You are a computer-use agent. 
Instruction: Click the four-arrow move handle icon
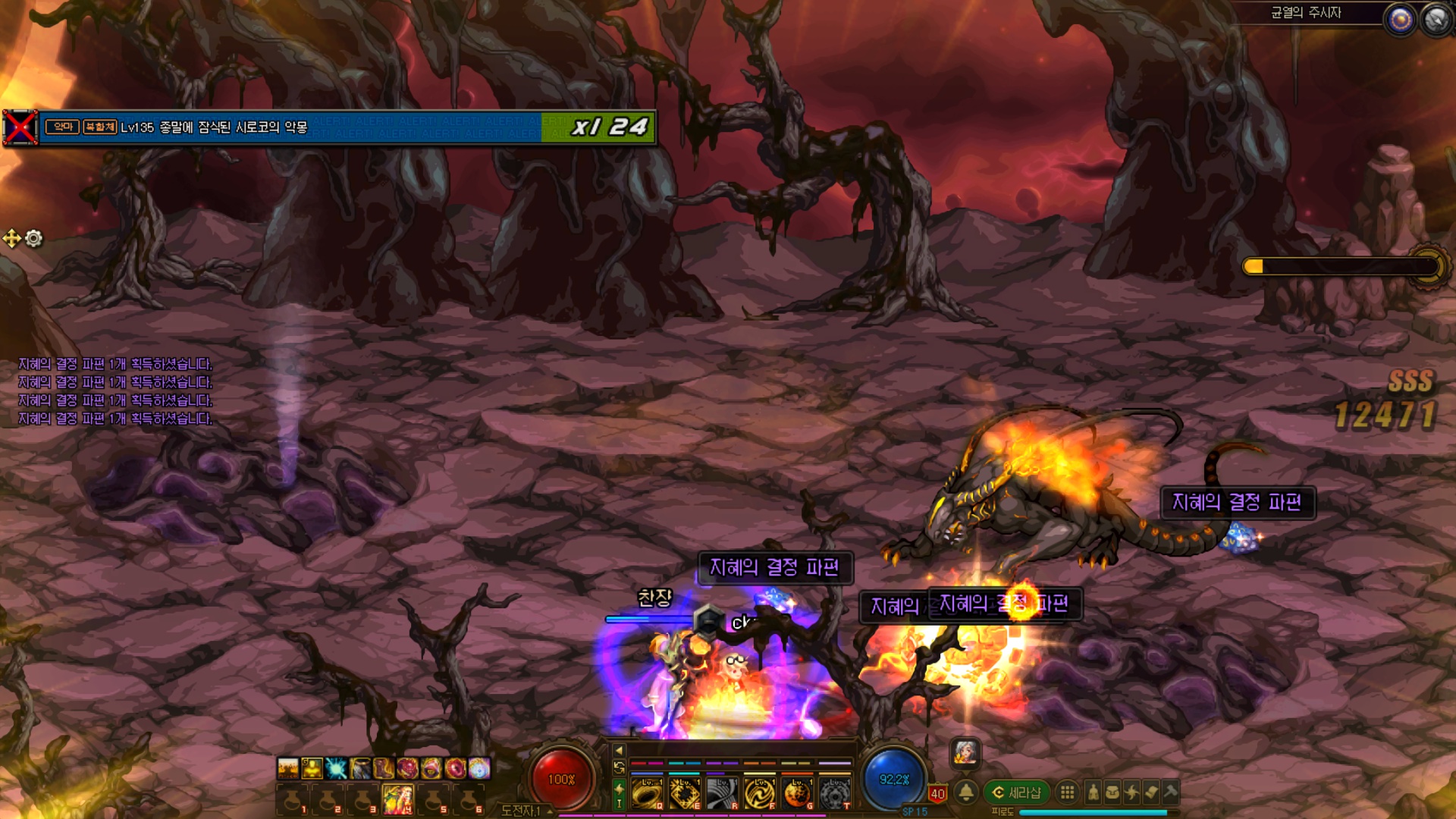(12, 239)
